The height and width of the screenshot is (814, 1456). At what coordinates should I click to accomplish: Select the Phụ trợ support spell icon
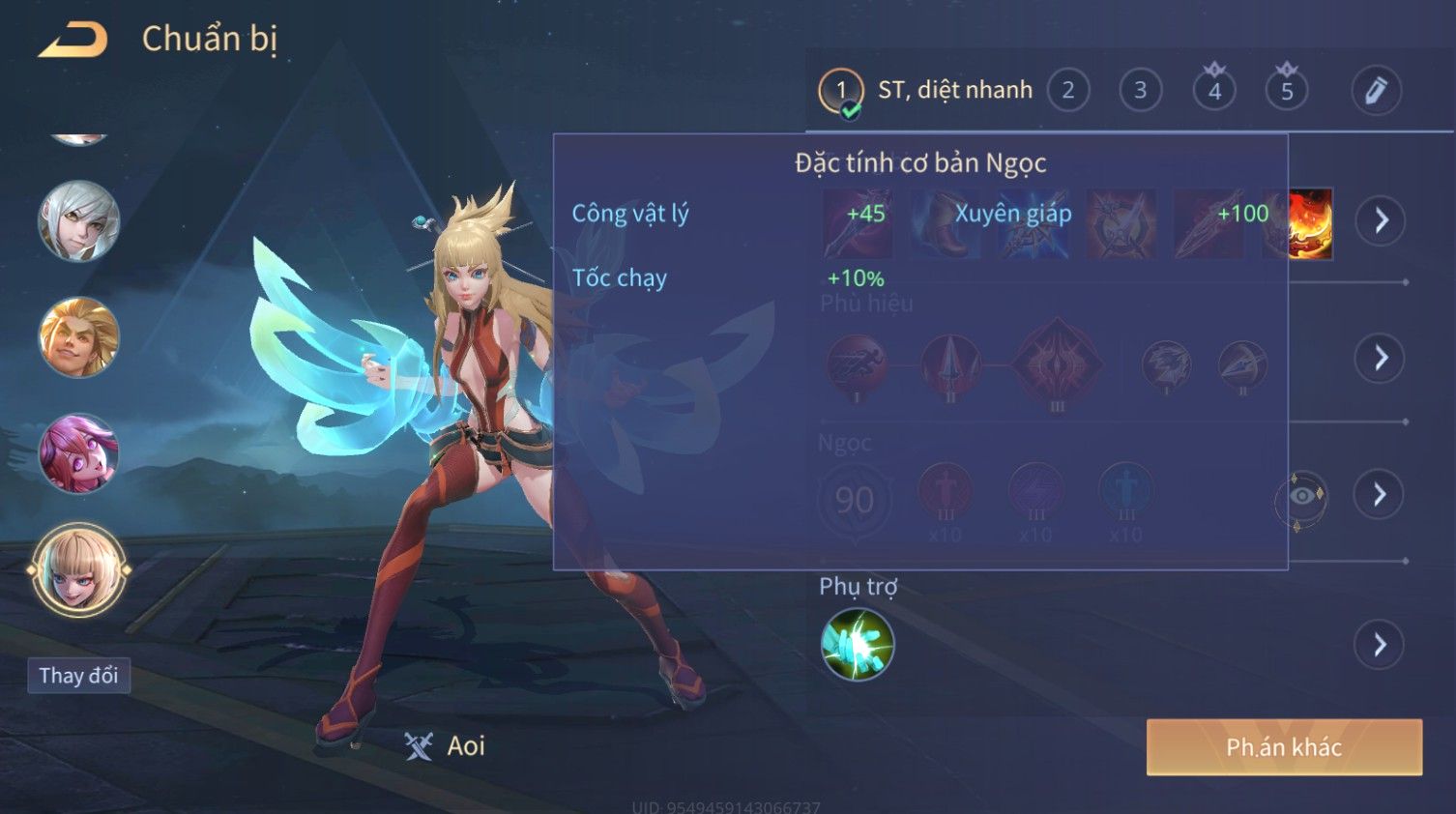[x=857, y=645]
